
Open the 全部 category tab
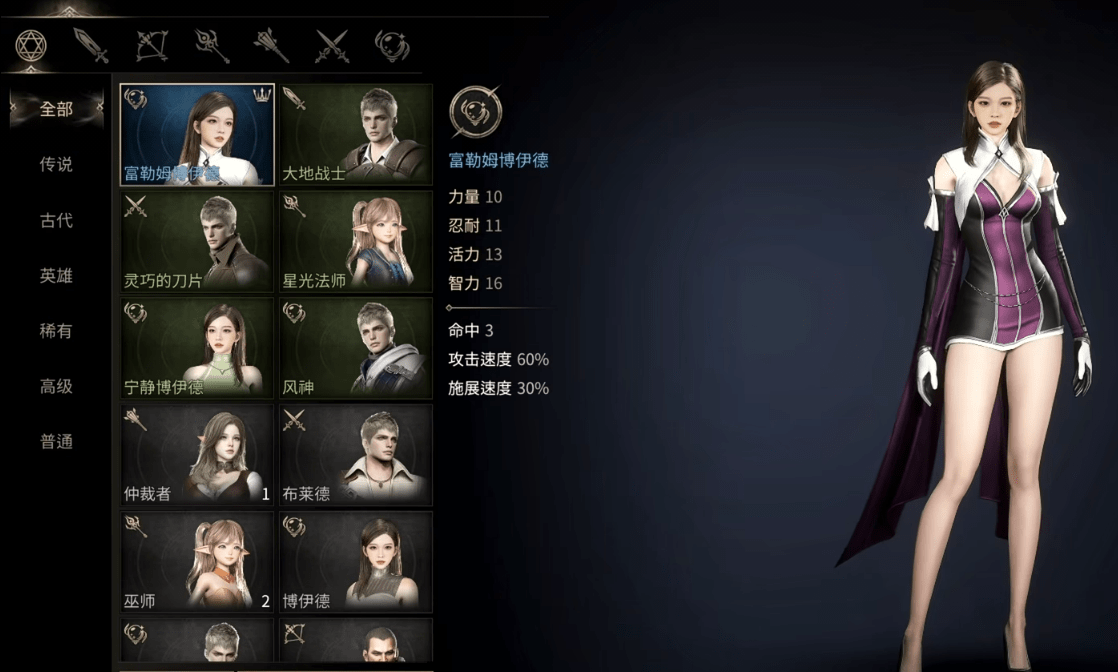(56, 109)
